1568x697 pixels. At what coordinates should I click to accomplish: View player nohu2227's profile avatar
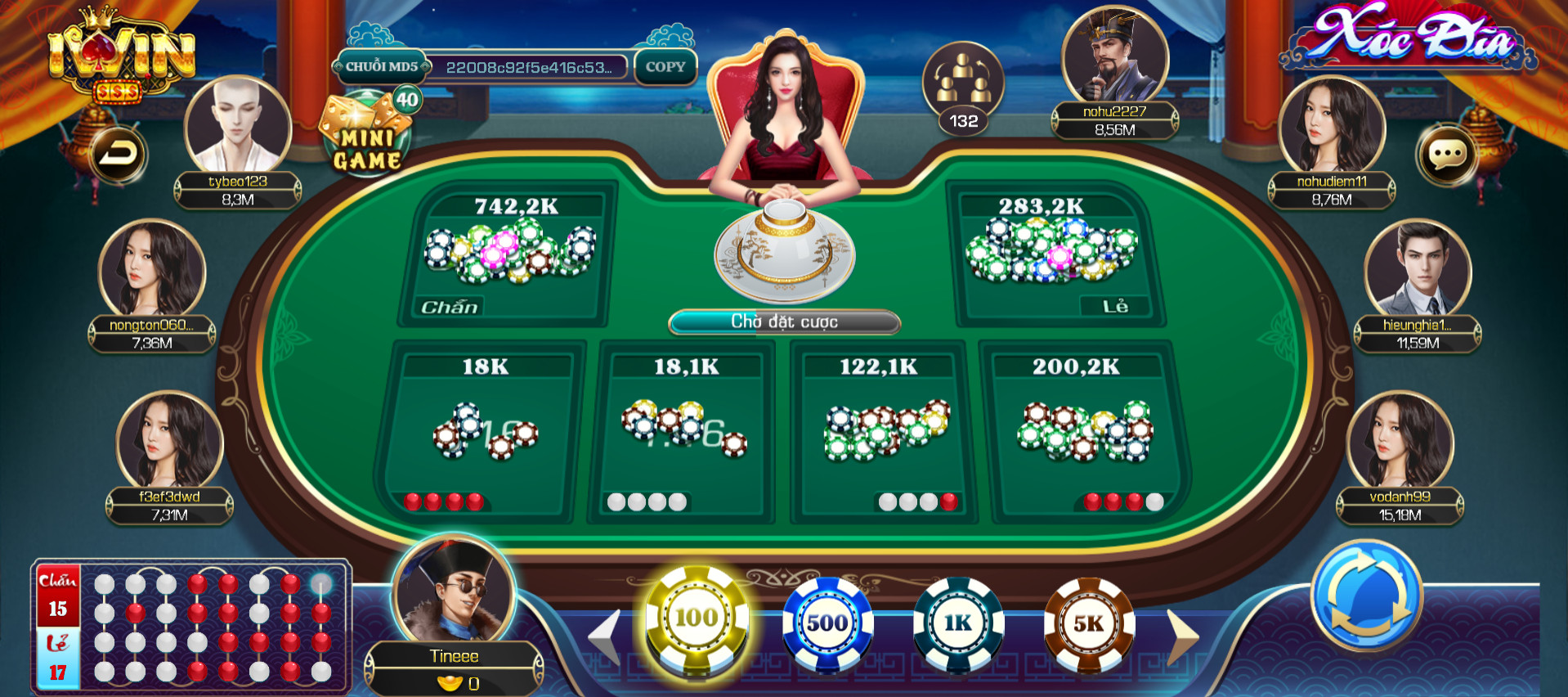(1114, 56)
